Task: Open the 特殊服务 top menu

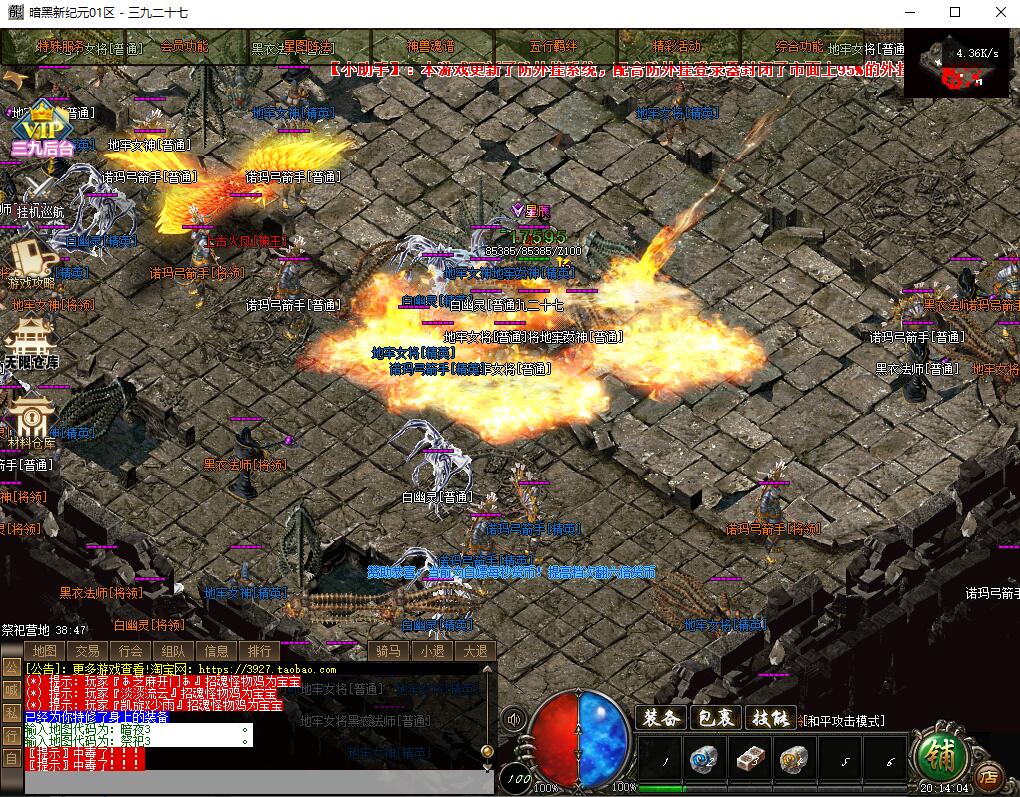Action: [62, 47]
